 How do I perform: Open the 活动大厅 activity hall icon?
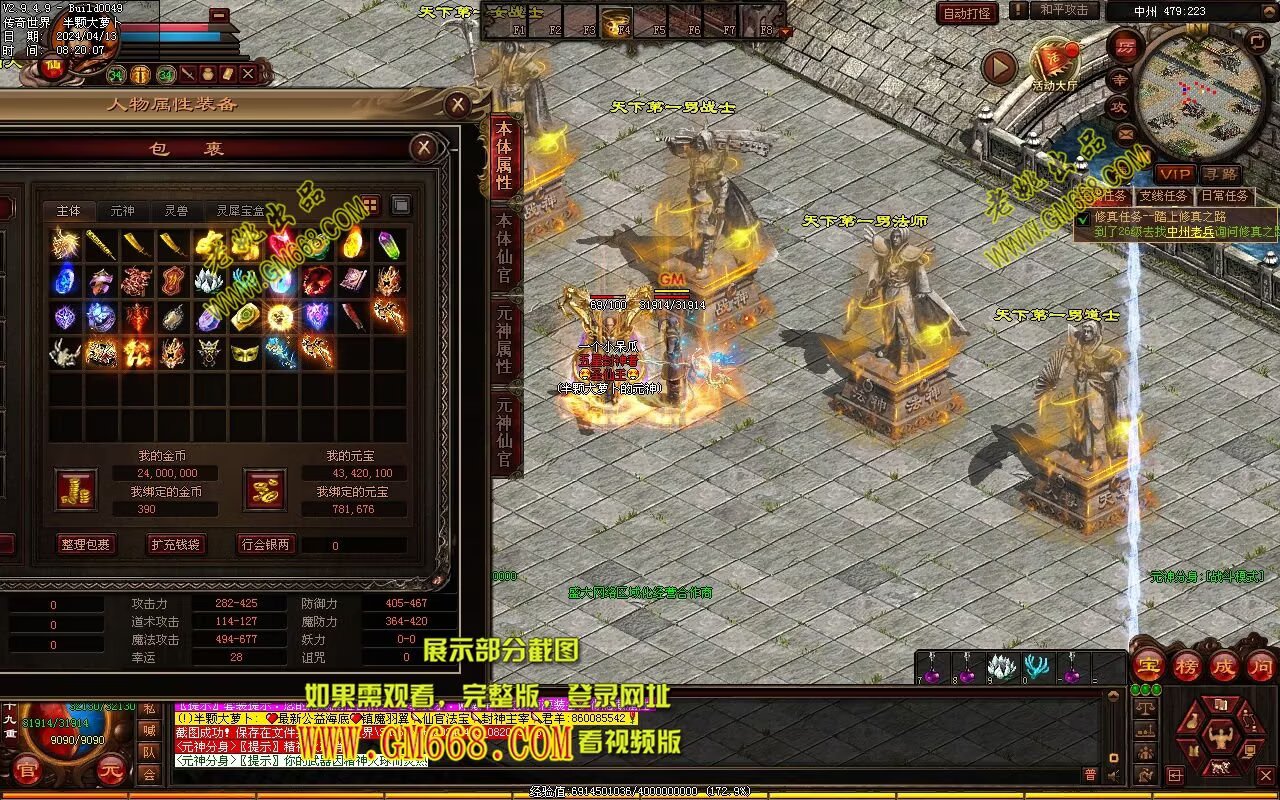tap(1056, 64)
